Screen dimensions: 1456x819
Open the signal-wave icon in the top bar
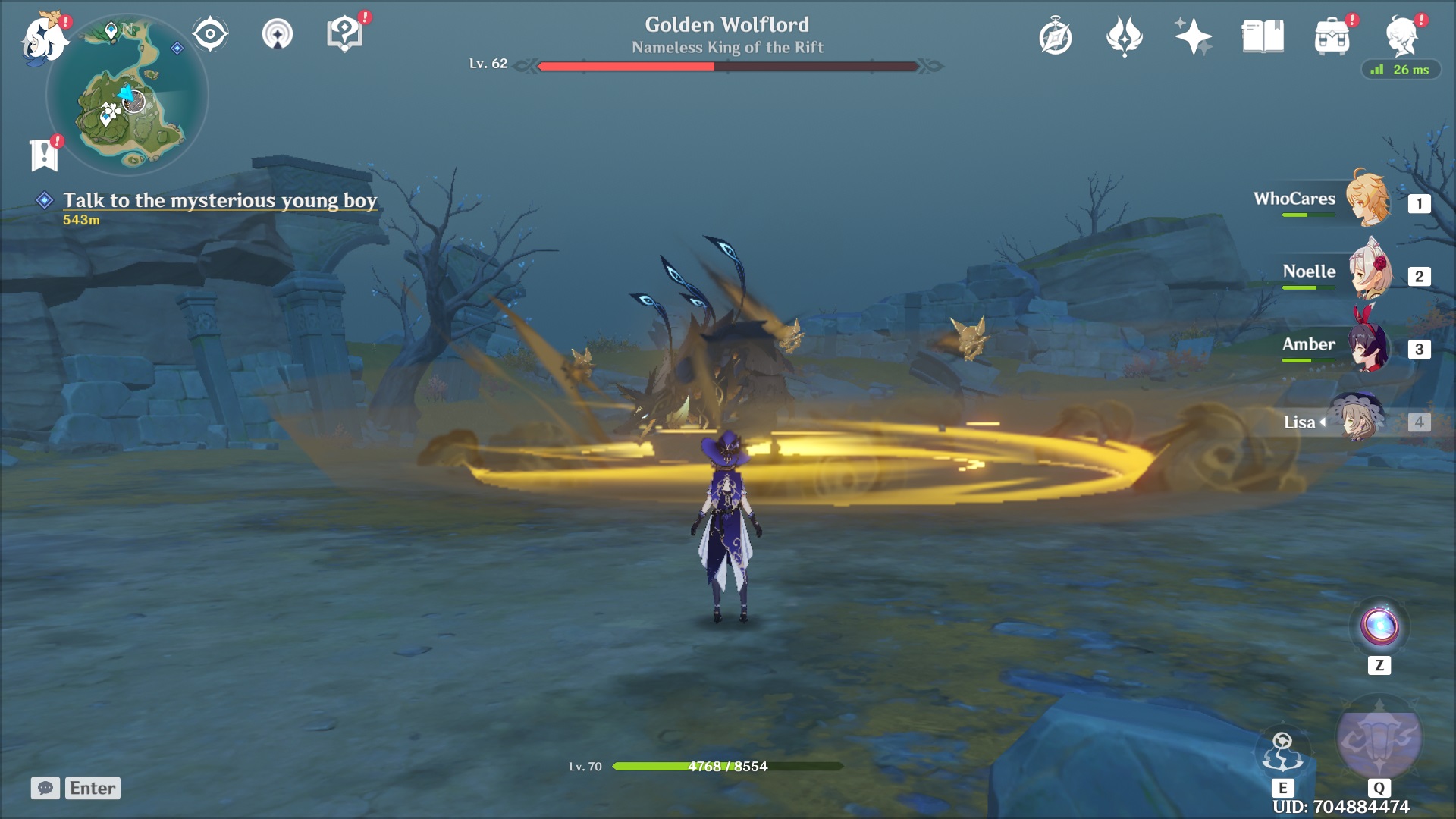click(278, 34)
